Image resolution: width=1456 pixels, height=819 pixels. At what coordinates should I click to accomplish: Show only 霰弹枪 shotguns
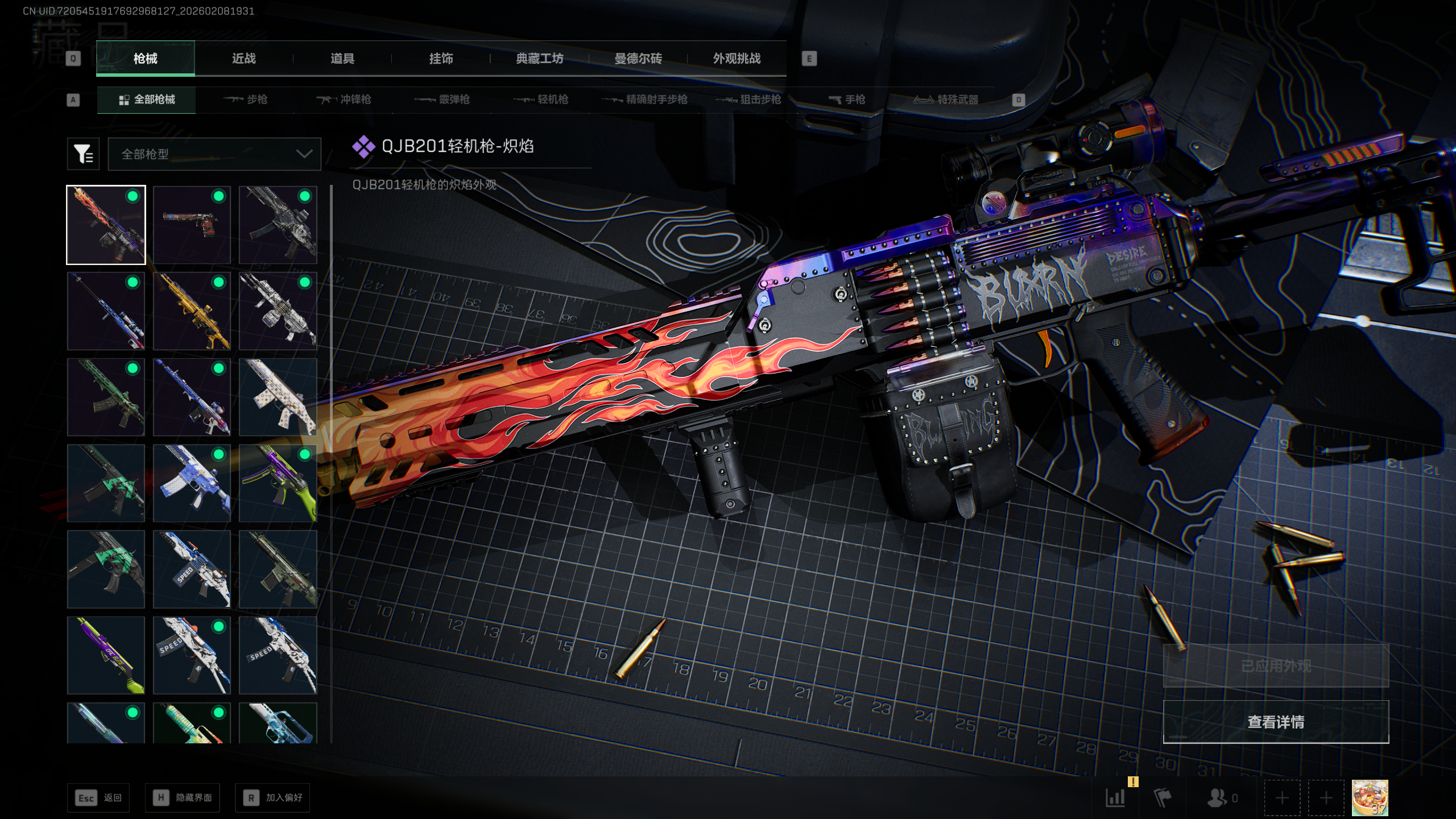[x=442, y=100]
